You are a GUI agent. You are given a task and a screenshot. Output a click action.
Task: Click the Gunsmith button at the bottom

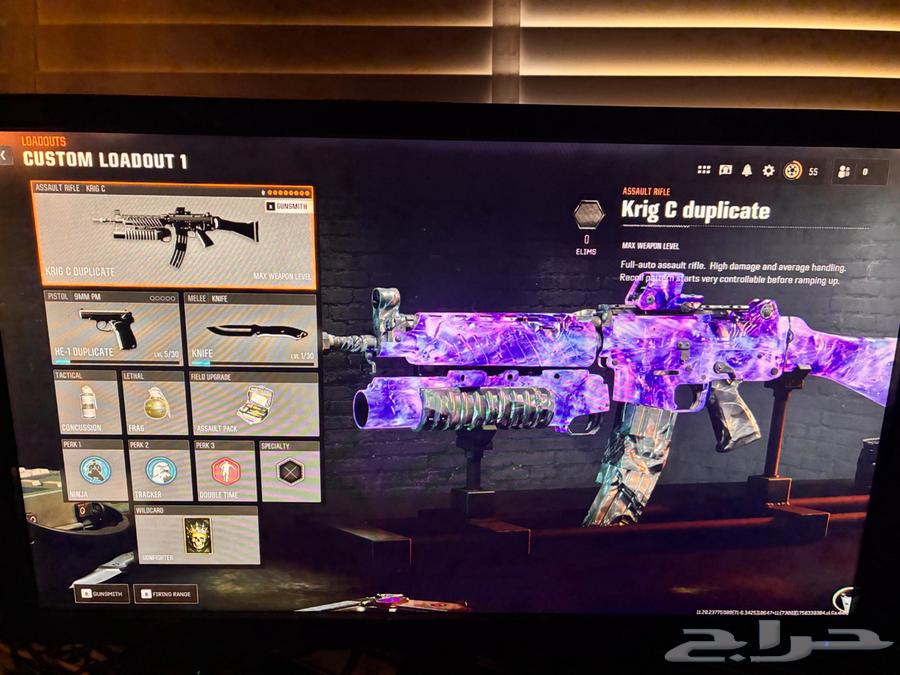tap(101, 593)
